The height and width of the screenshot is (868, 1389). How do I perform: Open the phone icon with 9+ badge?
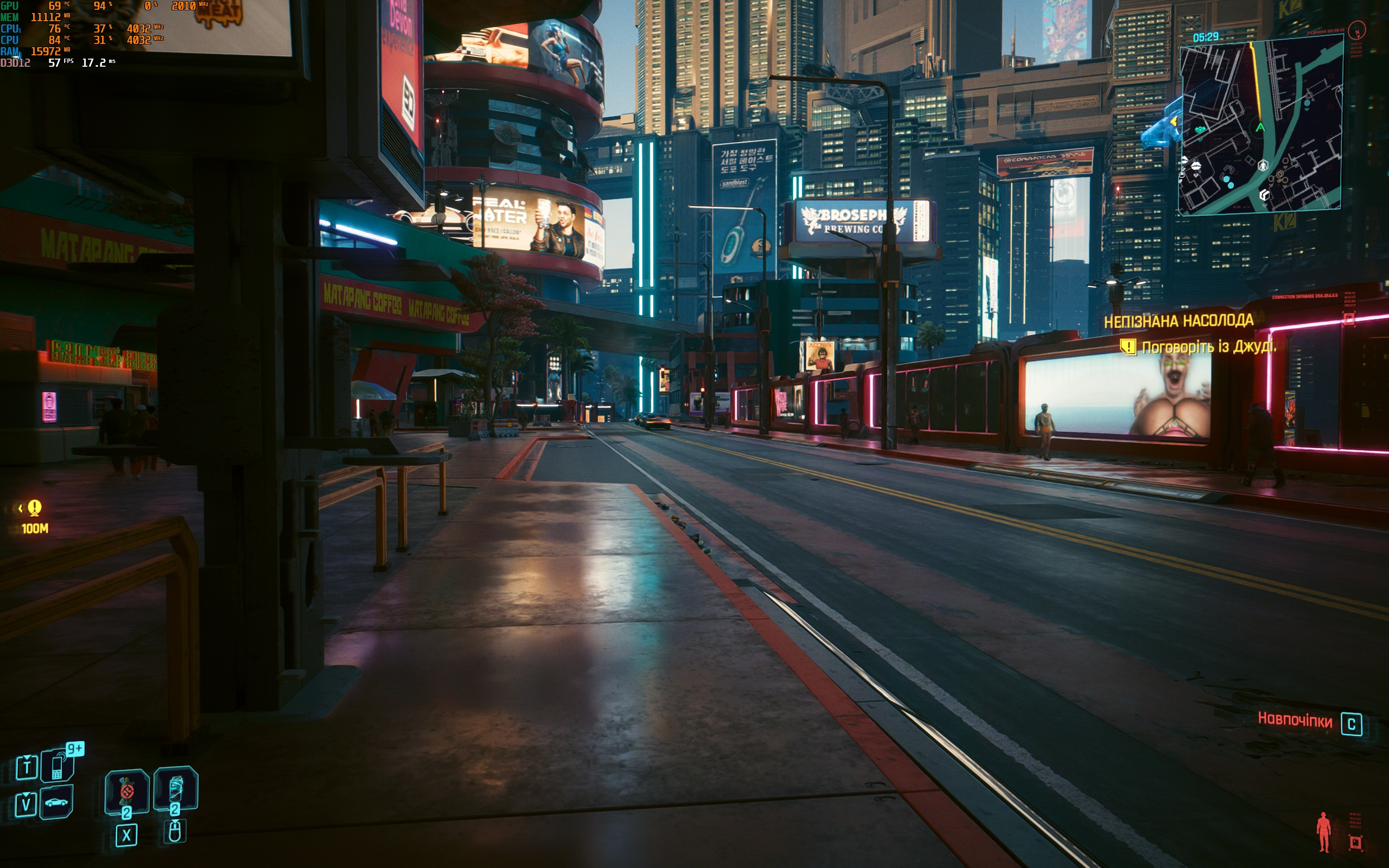(x=58, y=766)
